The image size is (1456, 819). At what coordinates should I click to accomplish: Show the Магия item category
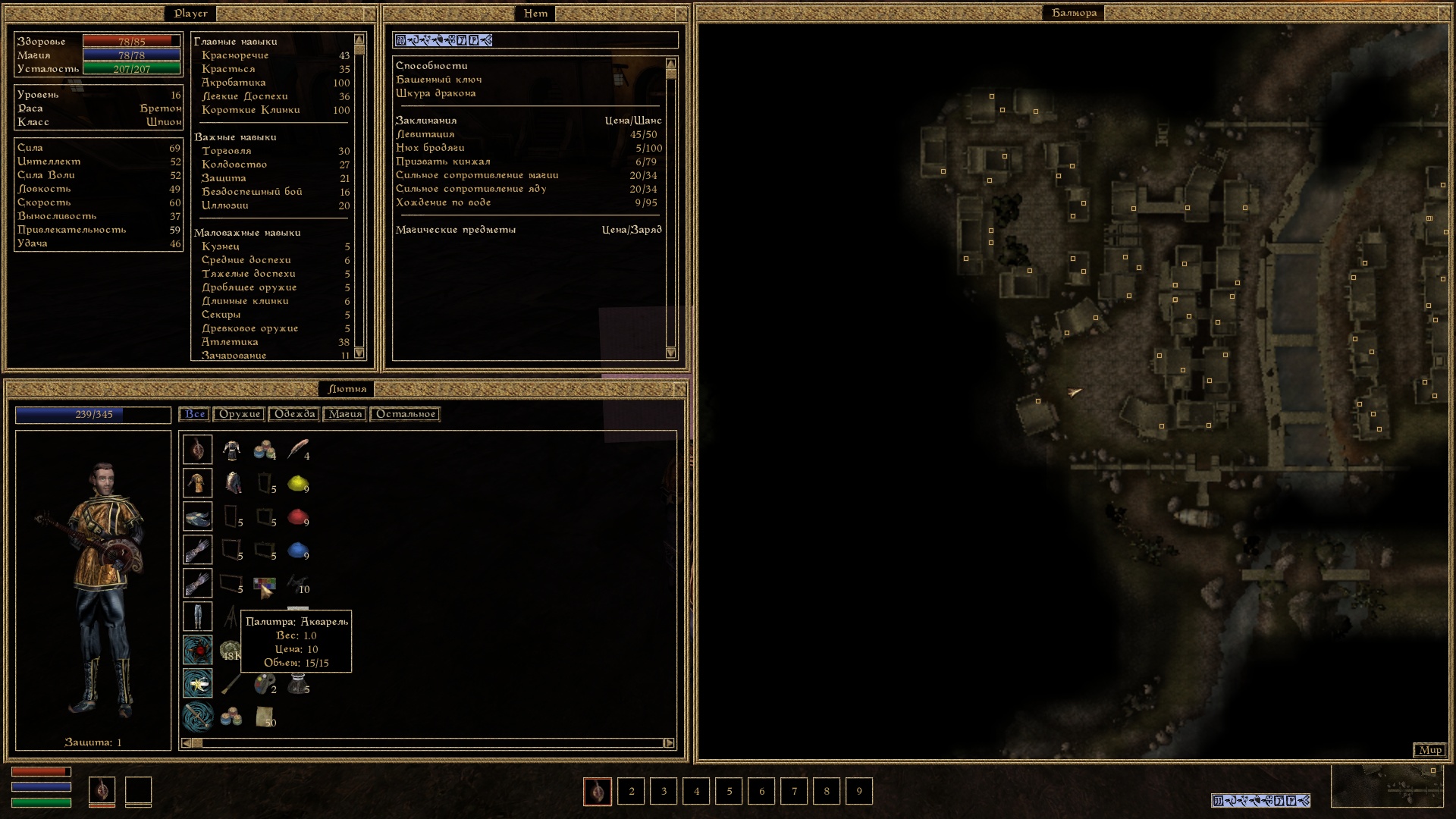pyautogui.click(x=345, y=414)
